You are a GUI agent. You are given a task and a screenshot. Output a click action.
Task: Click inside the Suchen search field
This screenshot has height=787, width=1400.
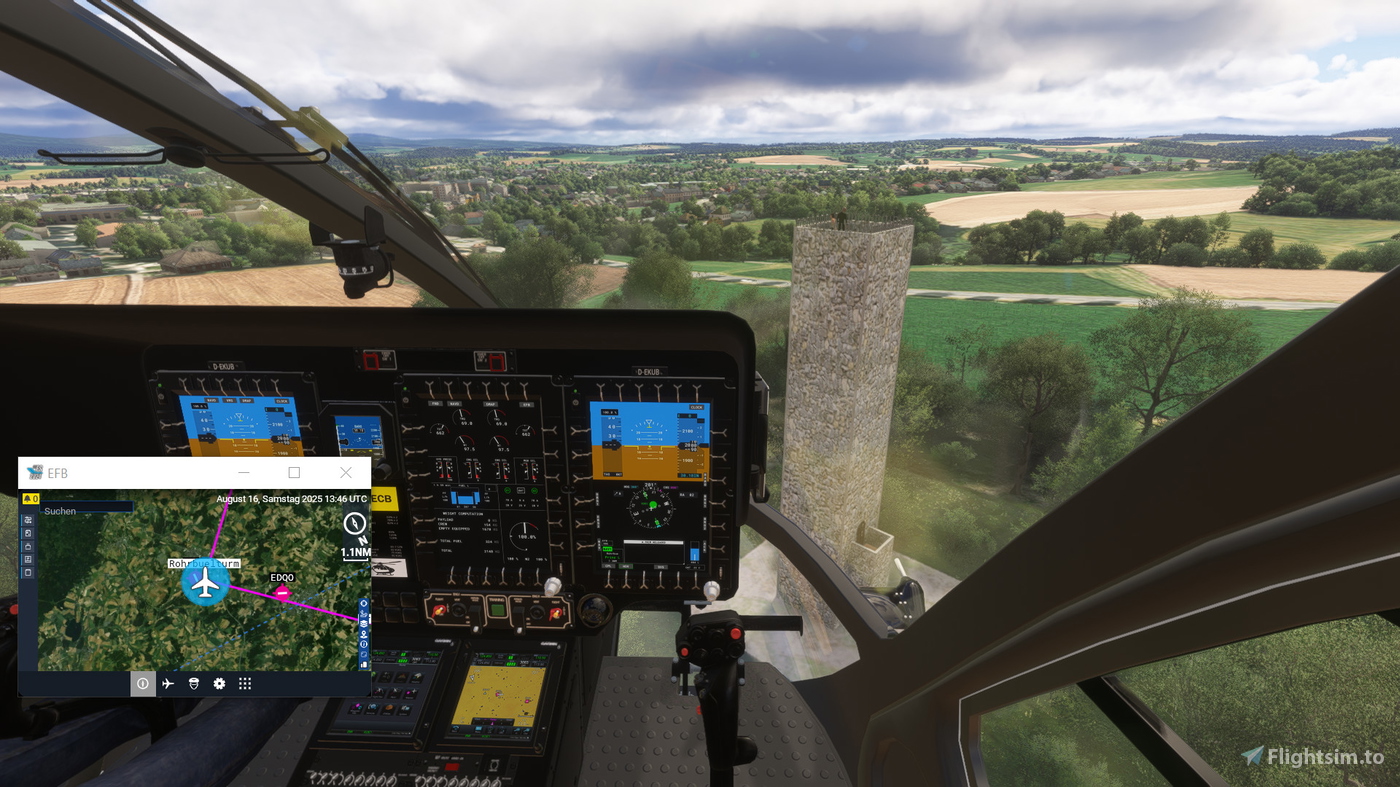click(x=85, y=510)
